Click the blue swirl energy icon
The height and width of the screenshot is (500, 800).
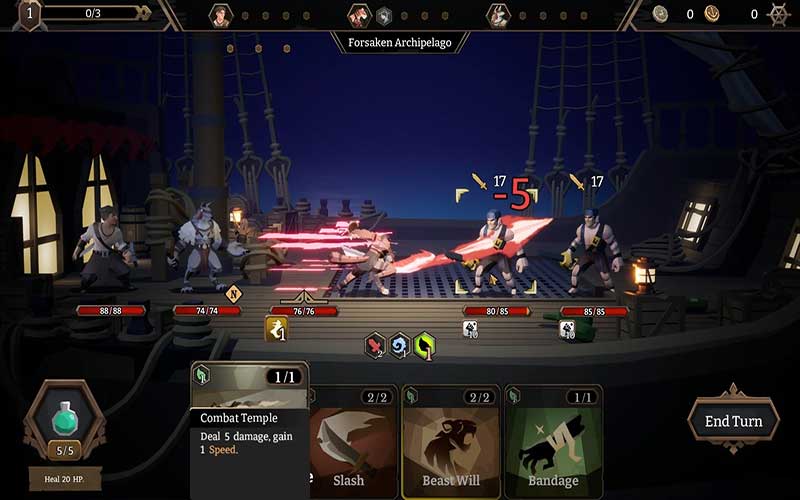pyautogui.click(x=400, y=346)
